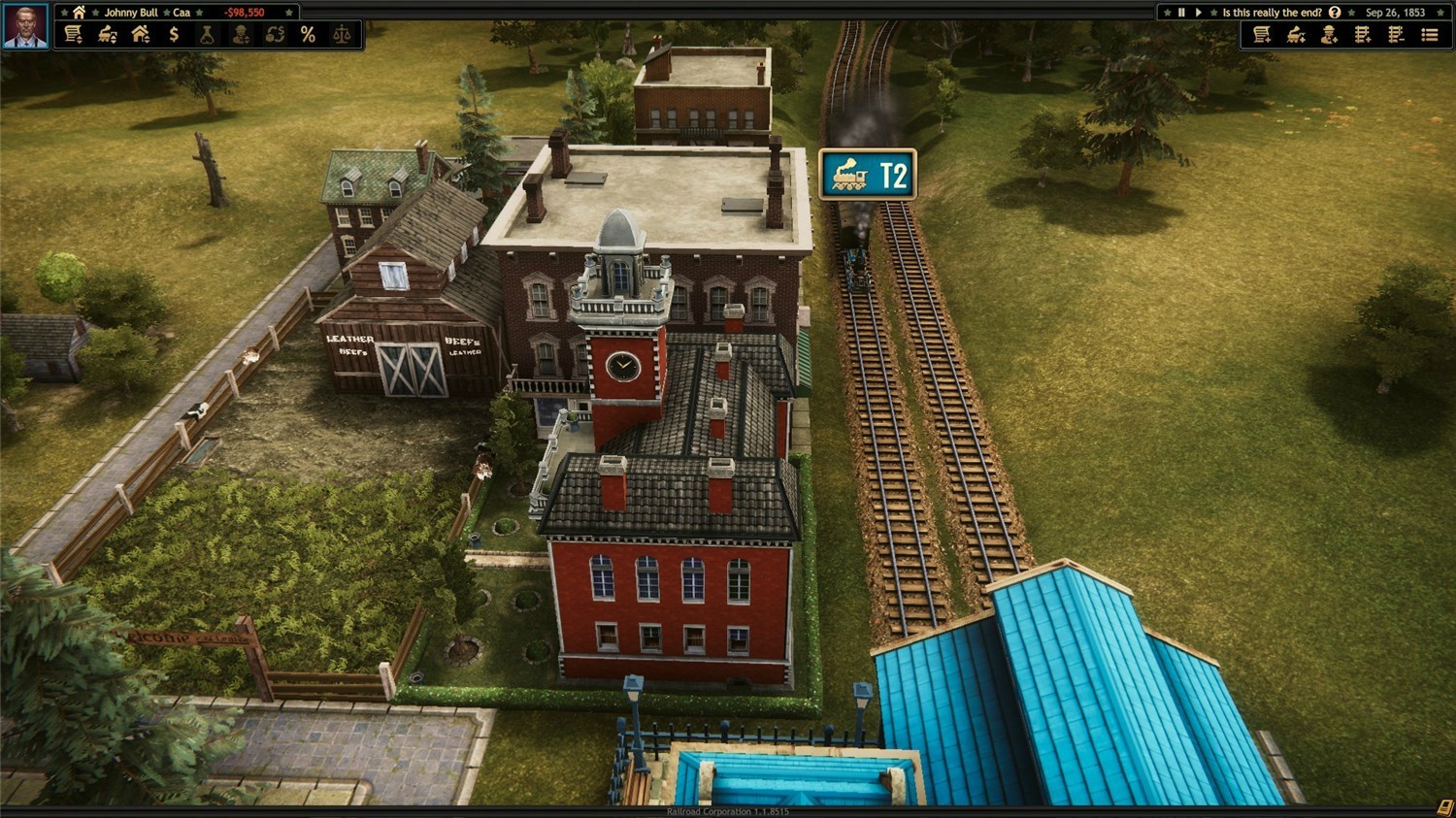Open the home menu button

77,12
